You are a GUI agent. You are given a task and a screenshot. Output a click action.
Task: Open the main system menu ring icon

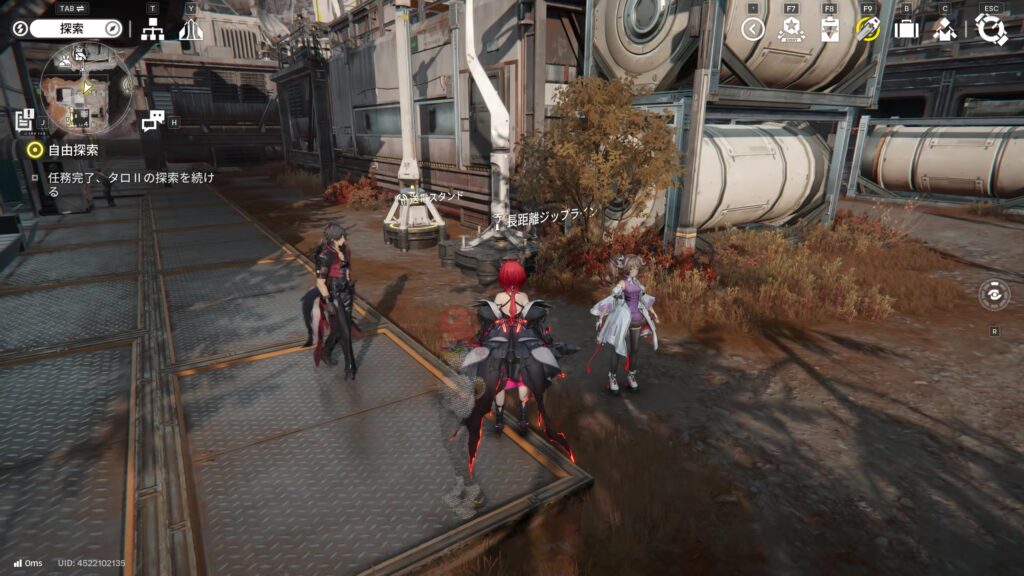point(990,30)
